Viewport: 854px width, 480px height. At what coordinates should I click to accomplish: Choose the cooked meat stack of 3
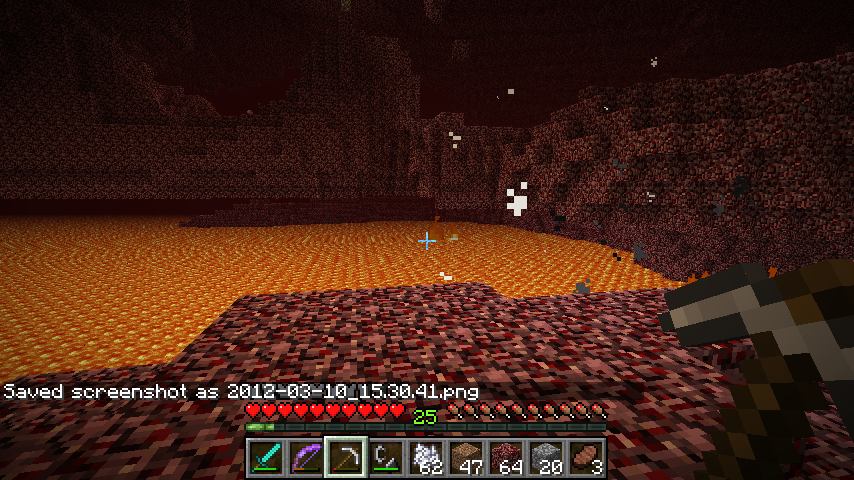pos(586,457)
